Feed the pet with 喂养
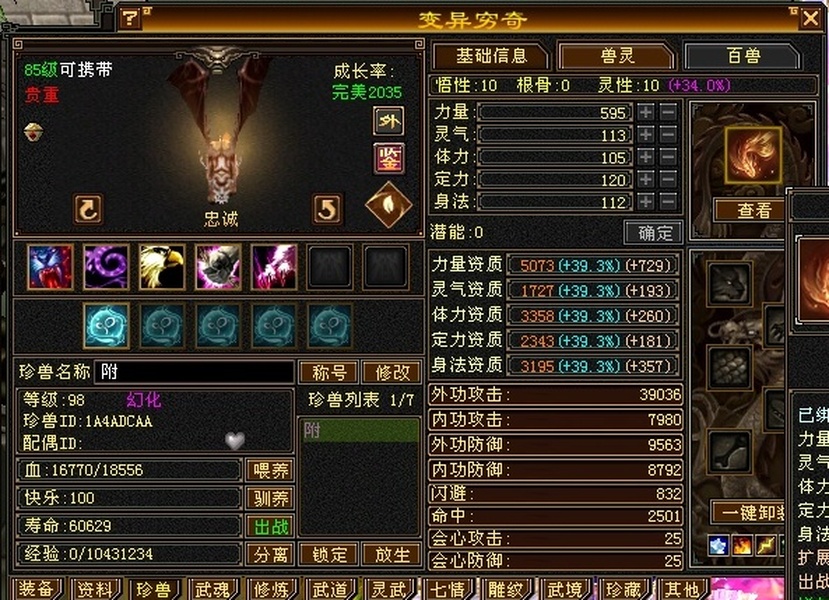Image resolution: width=829 pixels, height=600 pixels. (x=269, y=470)
